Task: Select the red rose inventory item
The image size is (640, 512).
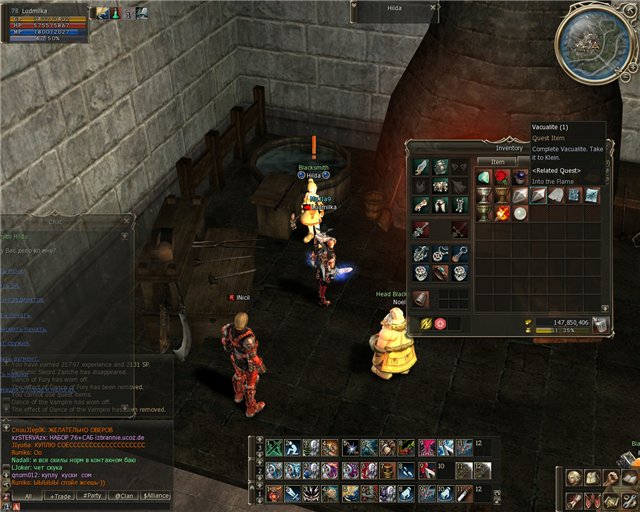Action: 501,178
